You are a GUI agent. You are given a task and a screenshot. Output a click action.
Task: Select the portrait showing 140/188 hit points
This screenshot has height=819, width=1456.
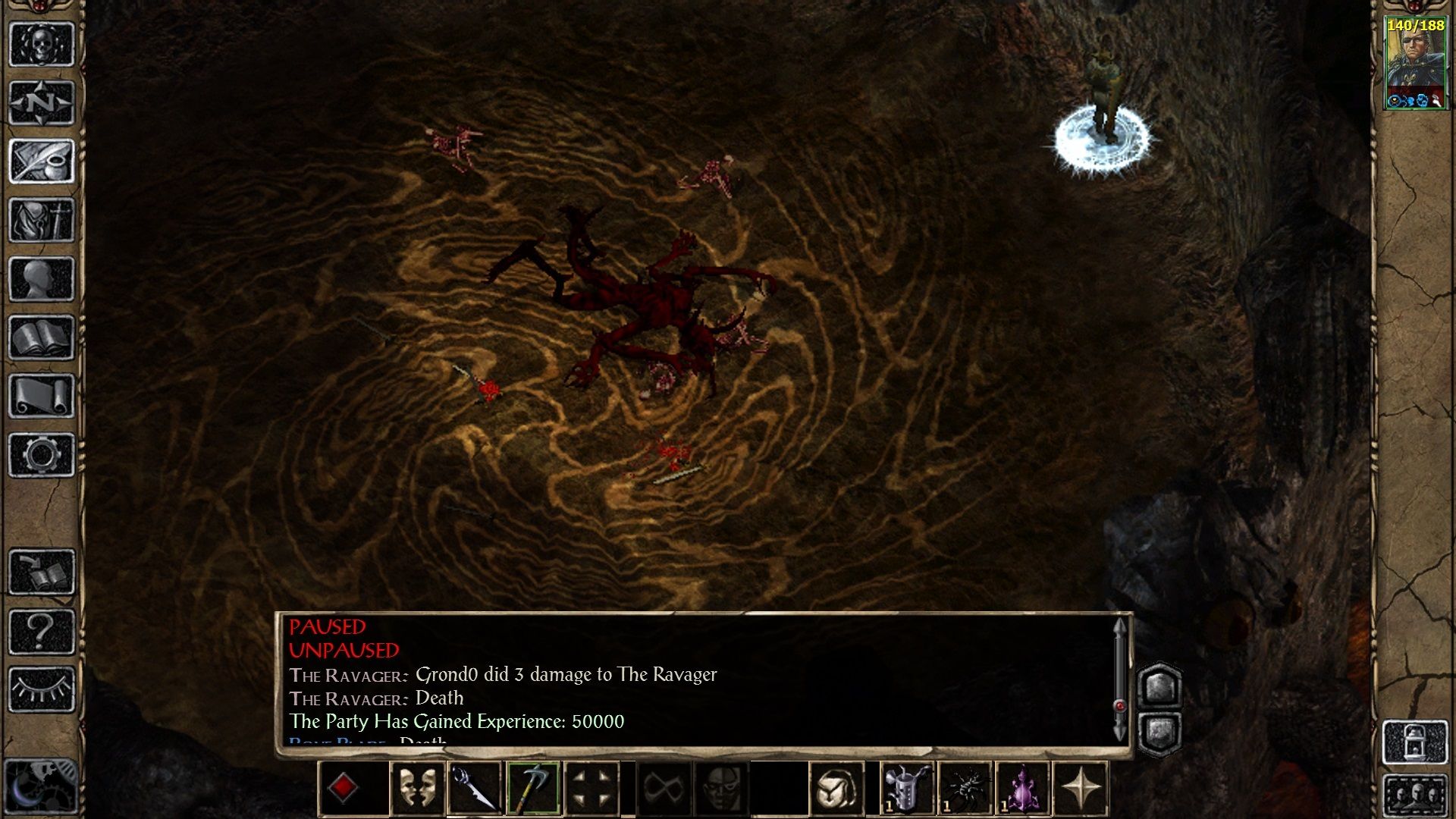pyautogui.click(x=1415, y=61)
